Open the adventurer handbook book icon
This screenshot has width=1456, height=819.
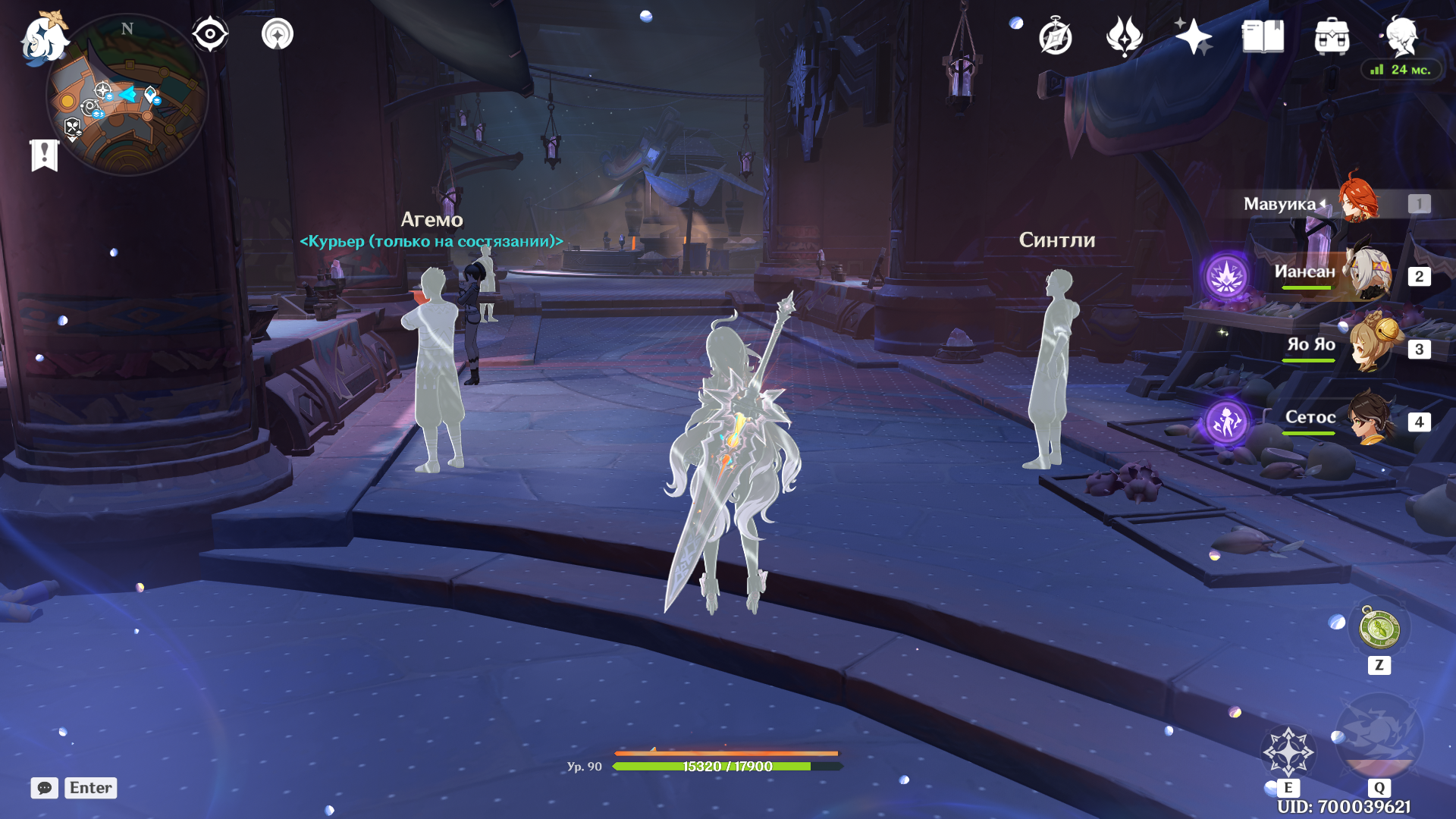tap(1263, 36)
